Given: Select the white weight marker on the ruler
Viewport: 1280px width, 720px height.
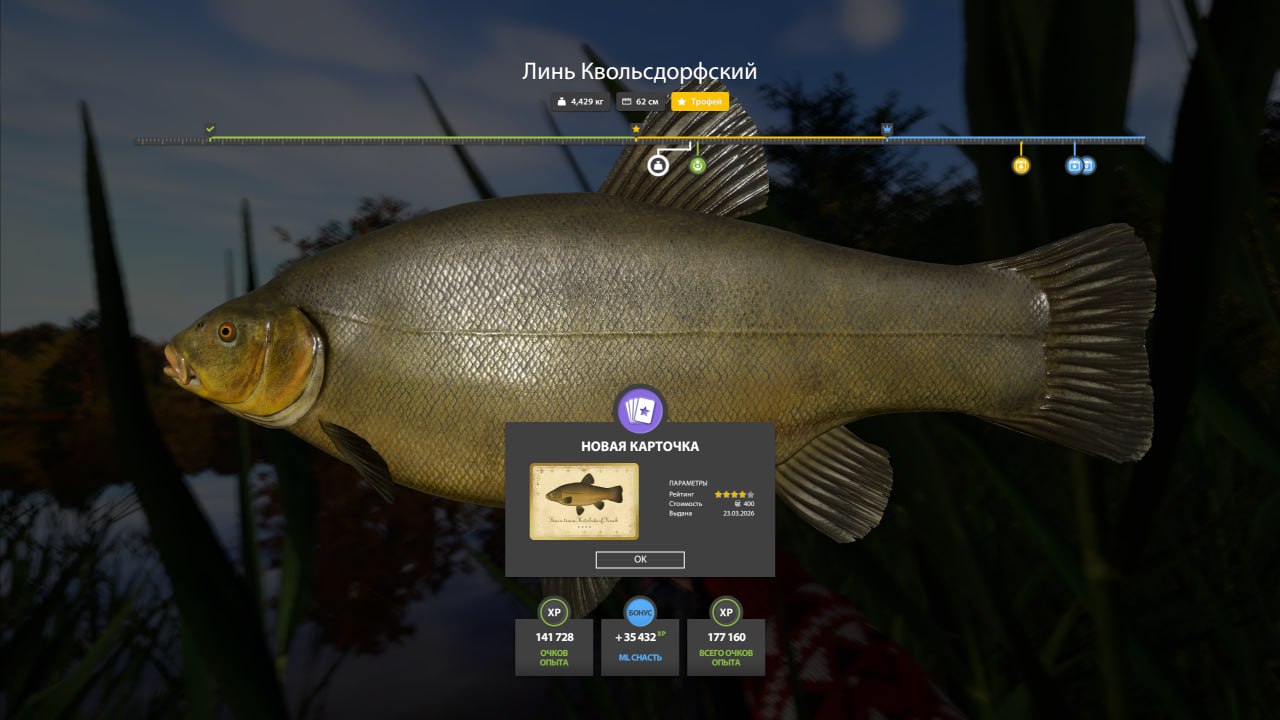Looking at the screenshot, I should [658, 165].
